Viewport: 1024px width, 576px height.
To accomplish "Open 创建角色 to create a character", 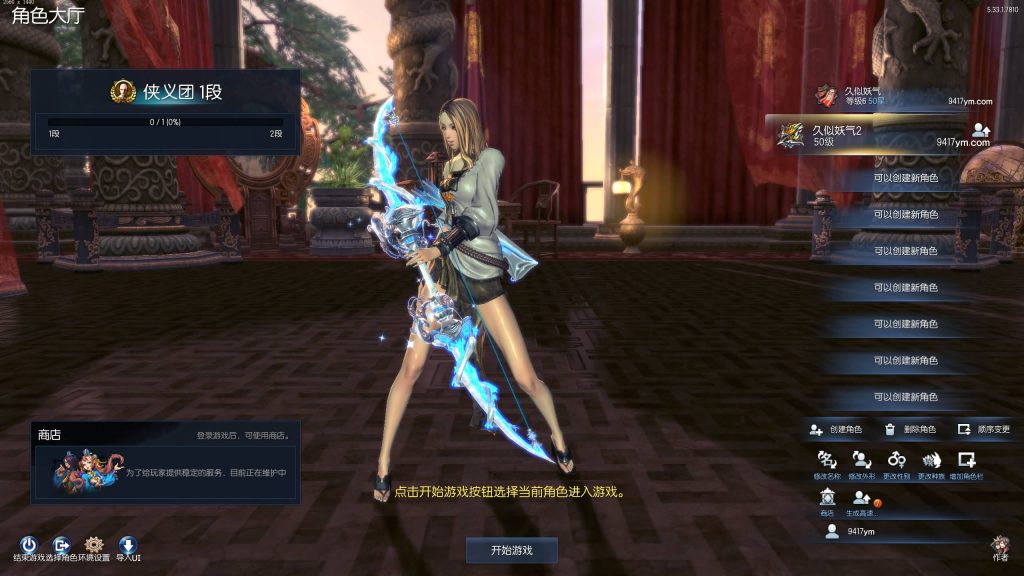I will point(837,429).
